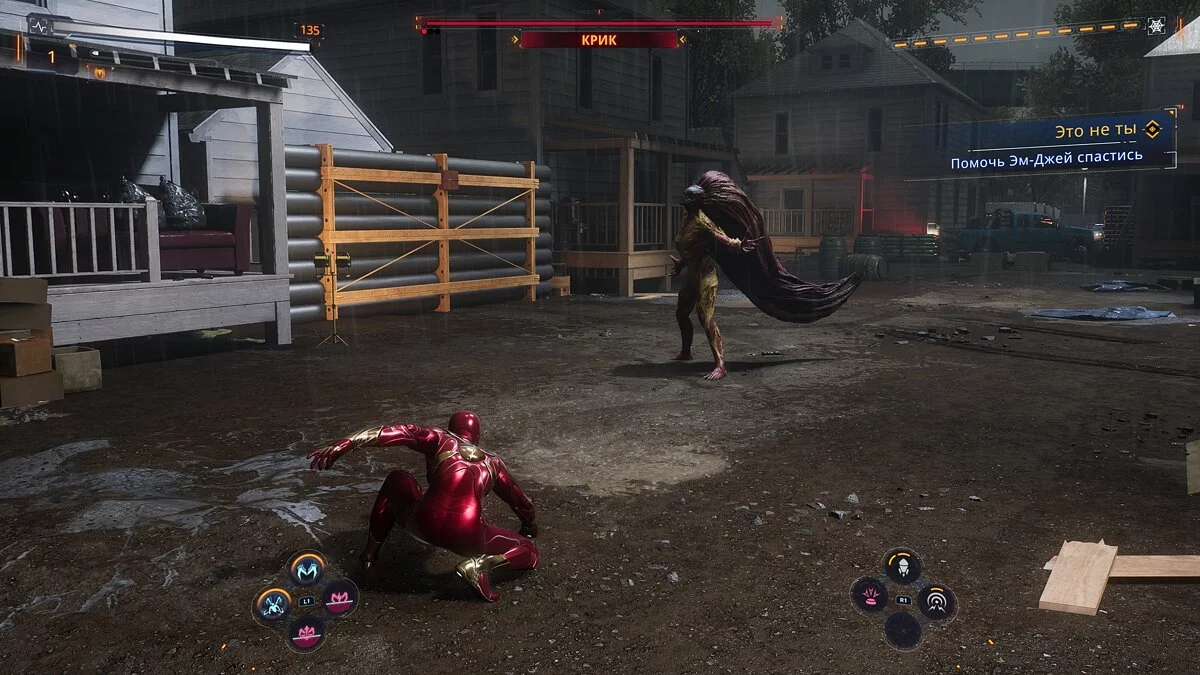Screen dimensions: 1200x675
Task: Trigger the blue spider ability on the left
Action: (272, 604)
